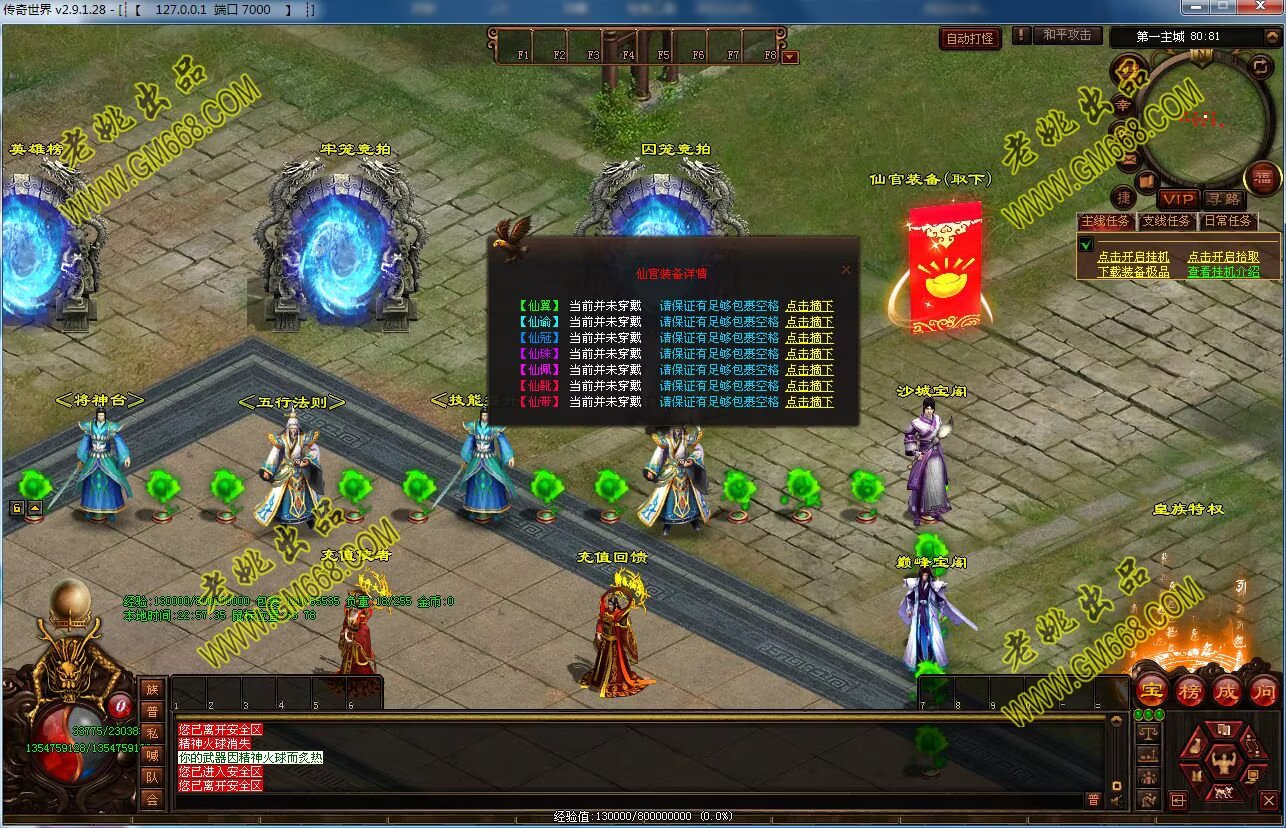1286x828 pixels.
Task: Open the VIP panel
Action: point(1178,200)
